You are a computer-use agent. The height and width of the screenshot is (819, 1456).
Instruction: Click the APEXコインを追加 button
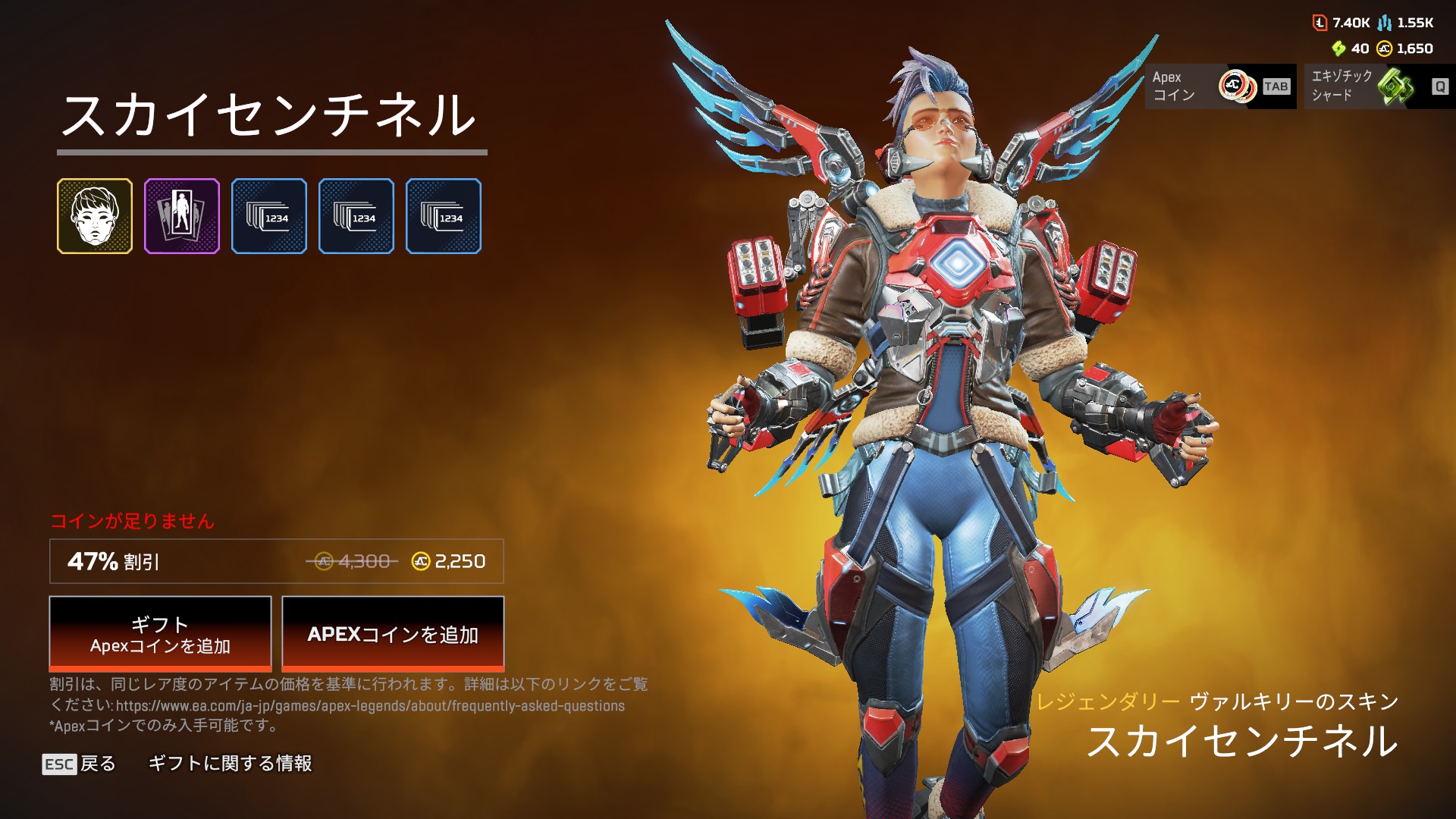point(393,634)
